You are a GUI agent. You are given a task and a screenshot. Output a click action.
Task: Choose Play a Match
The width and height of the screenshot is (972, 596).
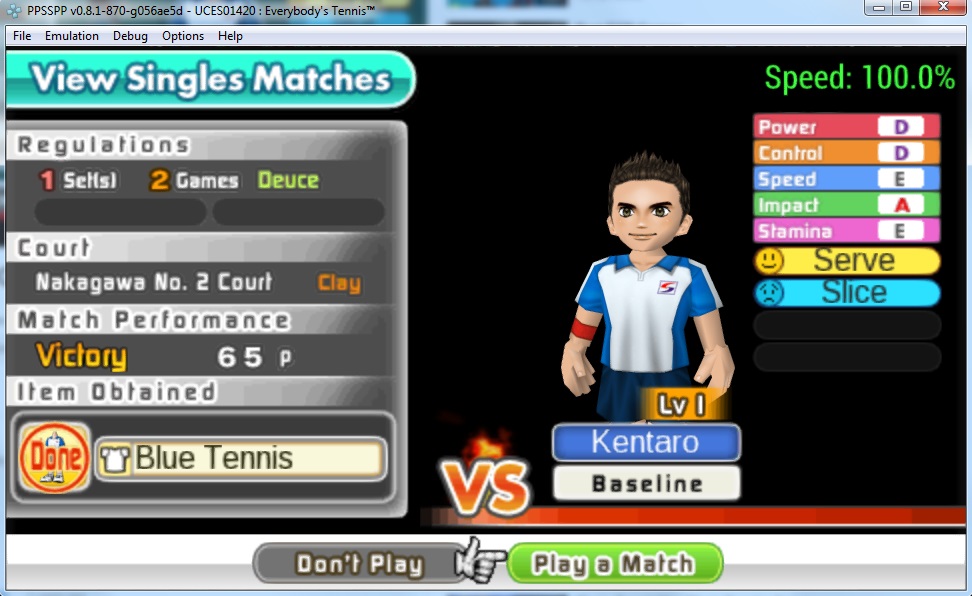pos(614,564)
